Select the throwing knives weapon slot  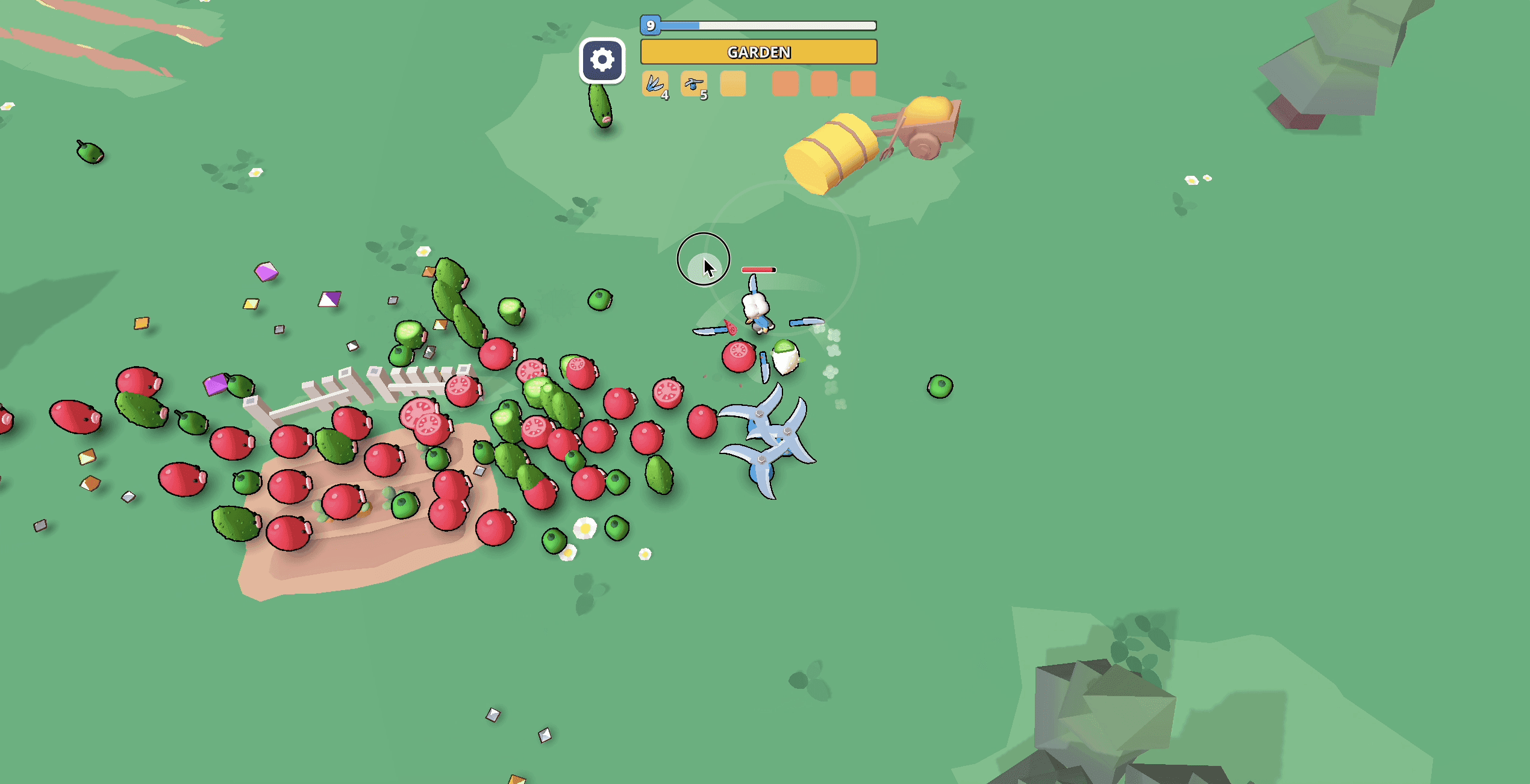(x=655, y=84)
